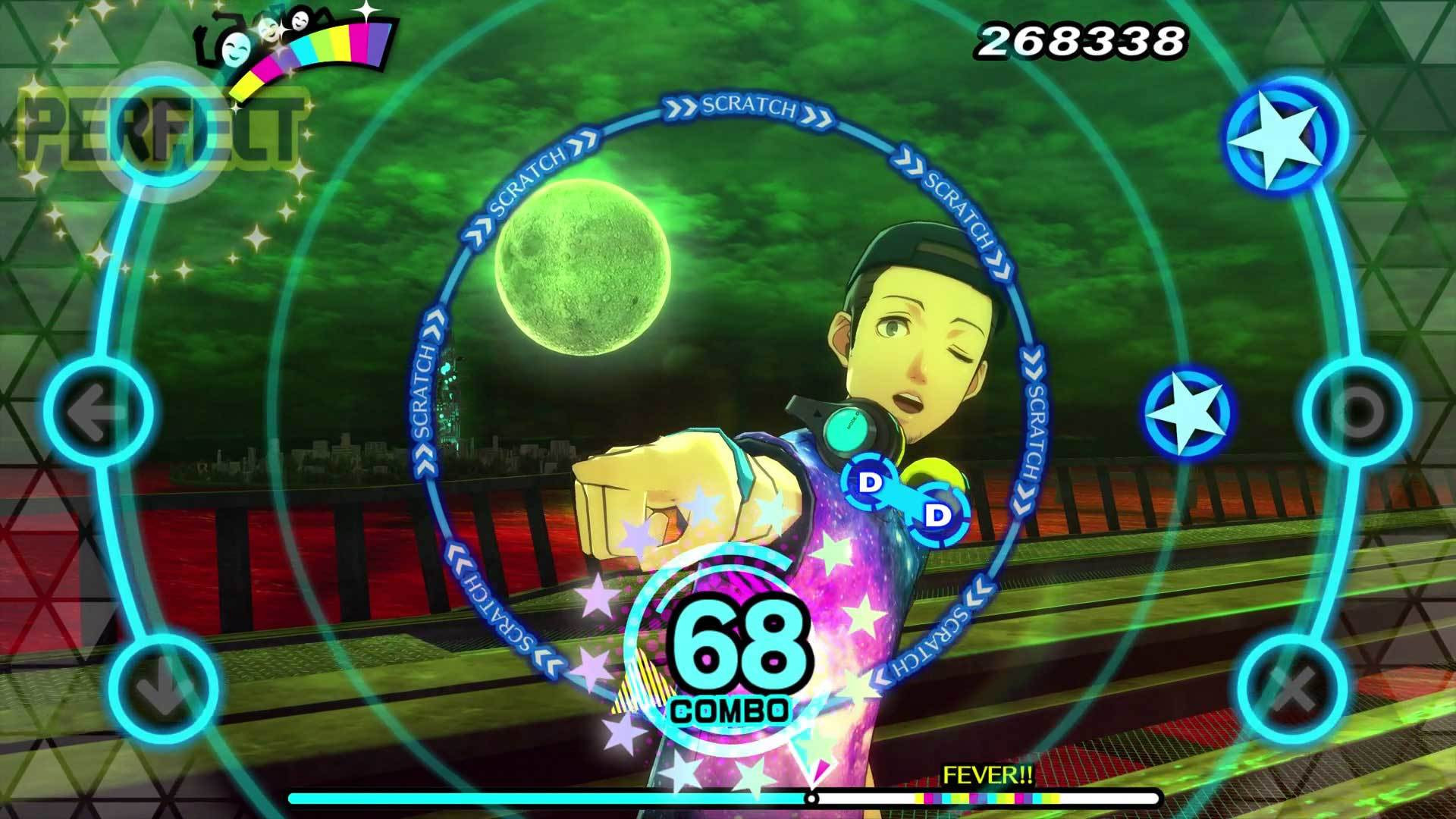
Task: Toggle the SCRATCH segment at the top of the ring
Action: [747, 108]
